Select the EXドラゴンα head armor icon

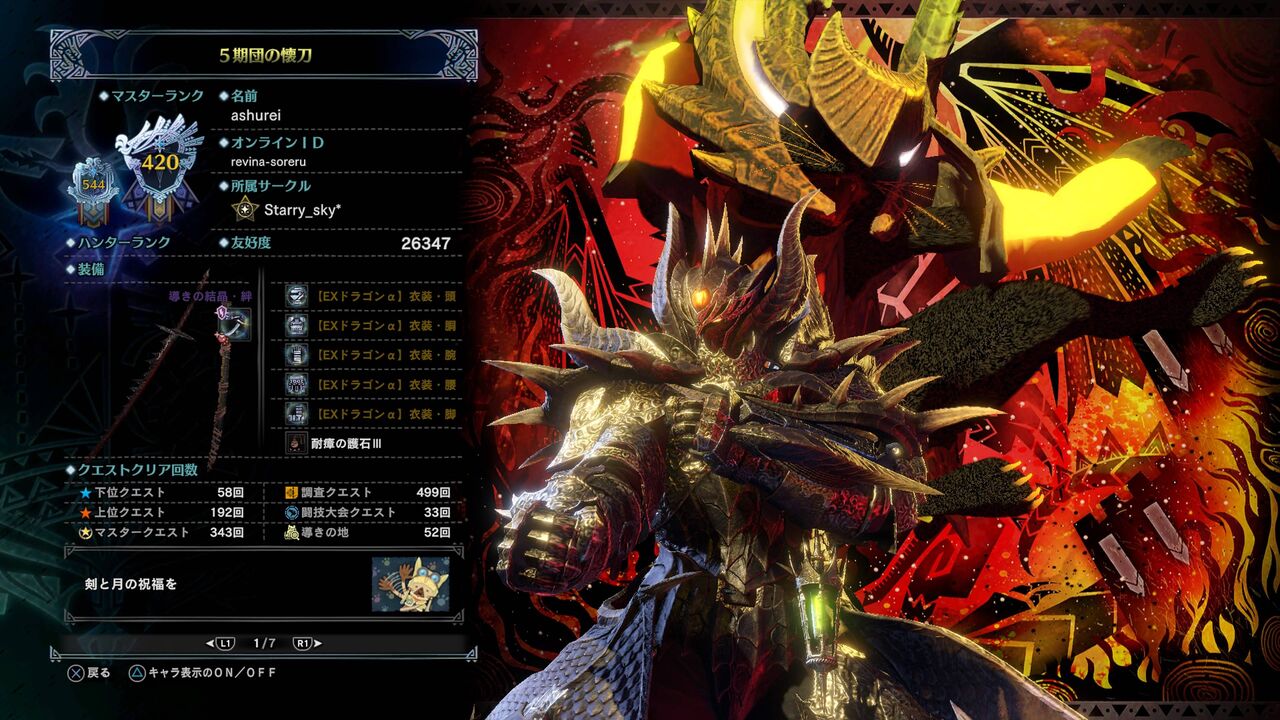(294, 295)
